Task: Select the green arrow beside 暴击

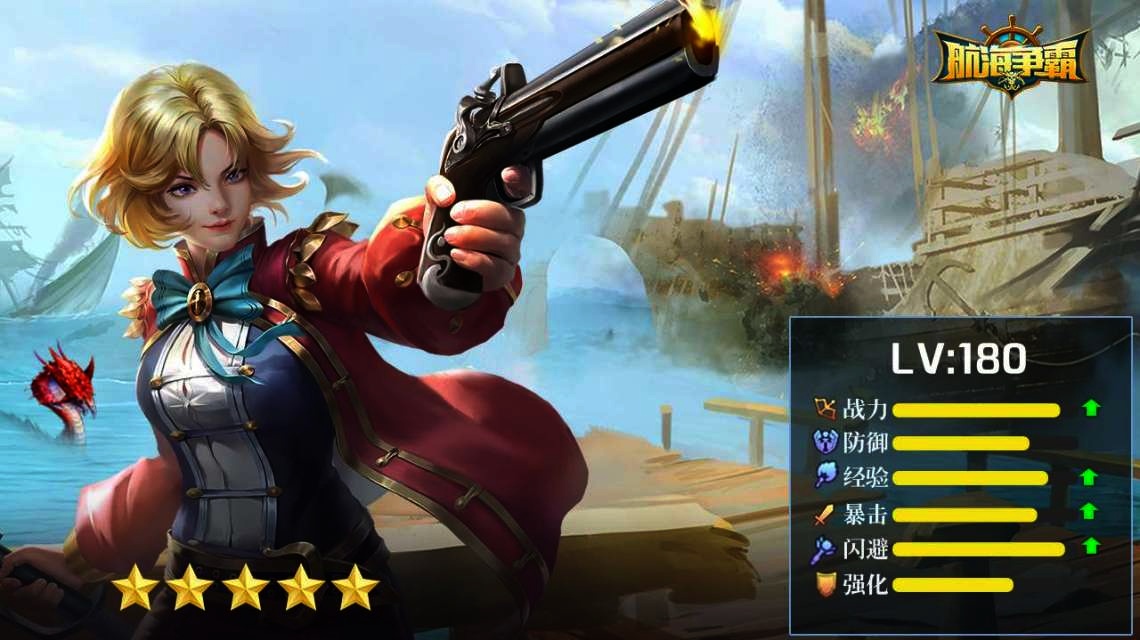Action: [x=1090, y=512]
